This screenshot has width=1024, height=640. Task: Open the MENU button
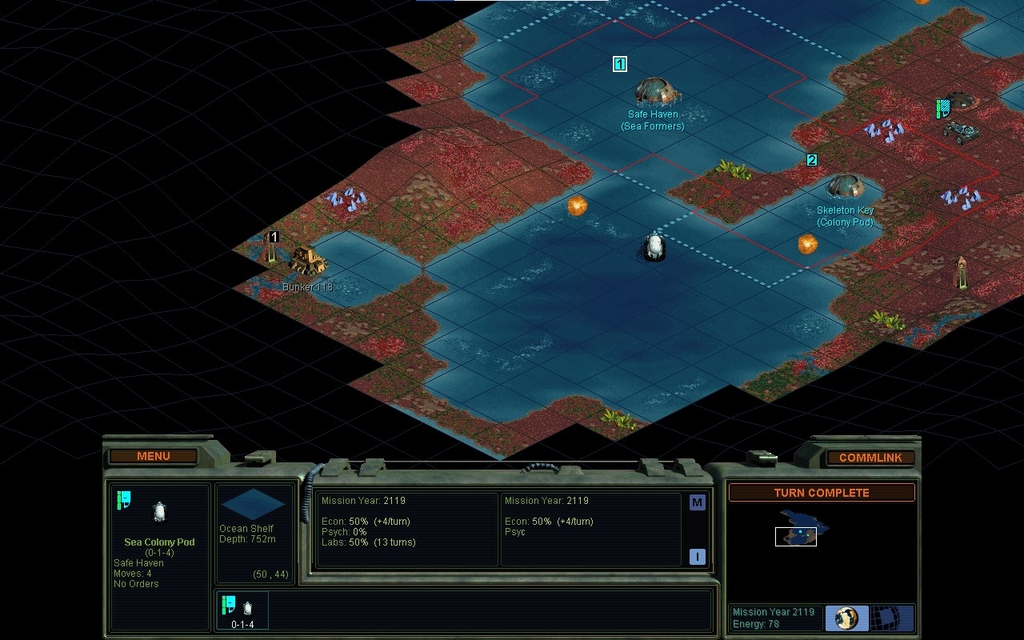tap(153, 456)
